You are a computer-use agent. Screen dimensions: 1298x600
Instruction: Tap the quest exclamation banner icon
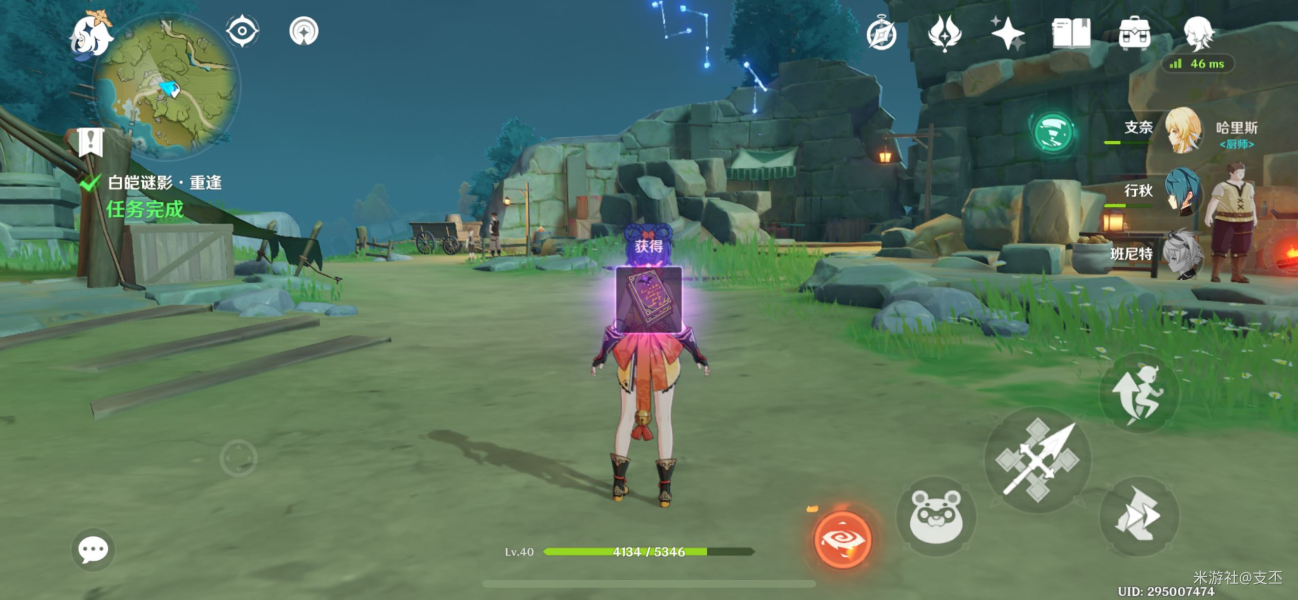[x=90, y=142]
